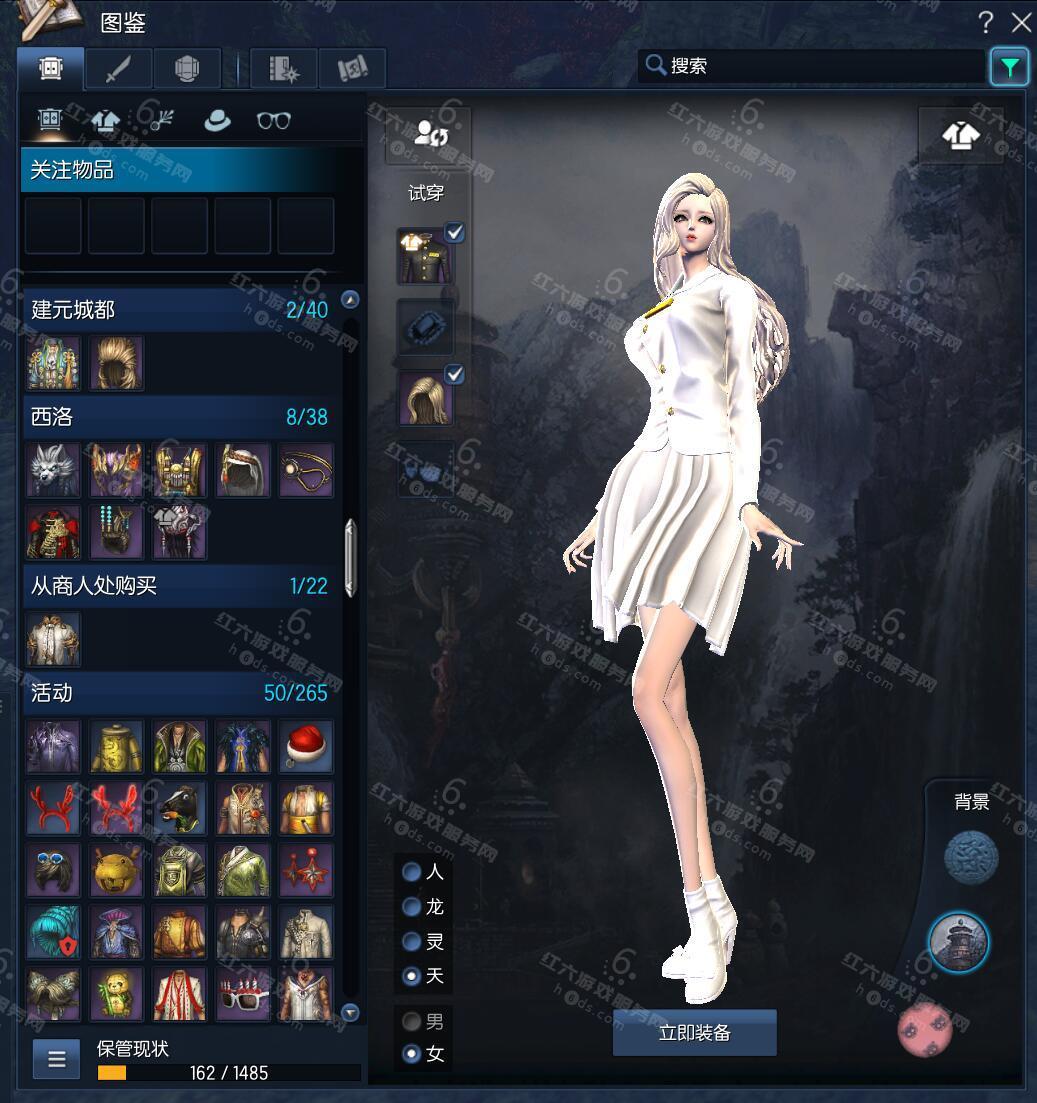Uncheck the try-on outfit slot checkbox
1037x1103 pixels.
(455, 233)
